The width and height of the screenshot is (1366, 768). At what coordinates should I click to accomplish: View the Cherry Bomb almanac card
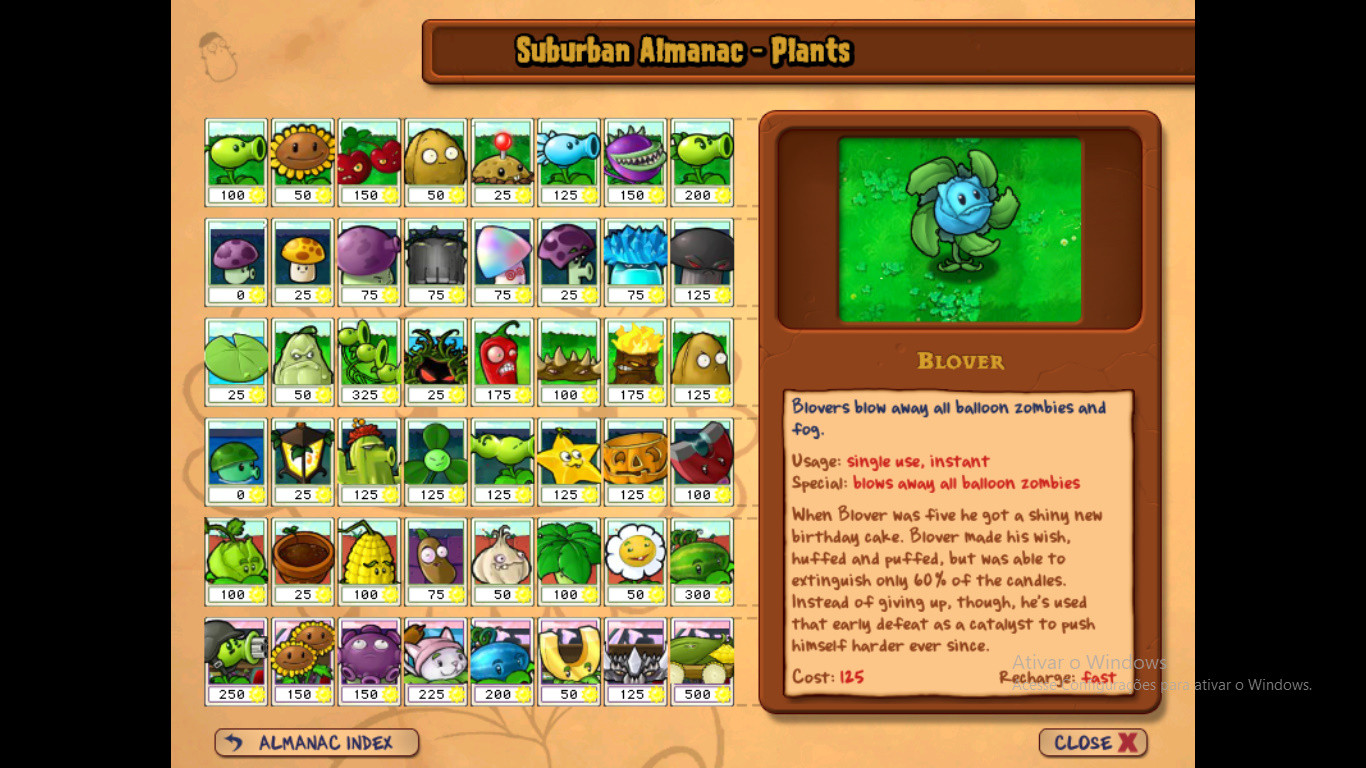coord(368,160)
